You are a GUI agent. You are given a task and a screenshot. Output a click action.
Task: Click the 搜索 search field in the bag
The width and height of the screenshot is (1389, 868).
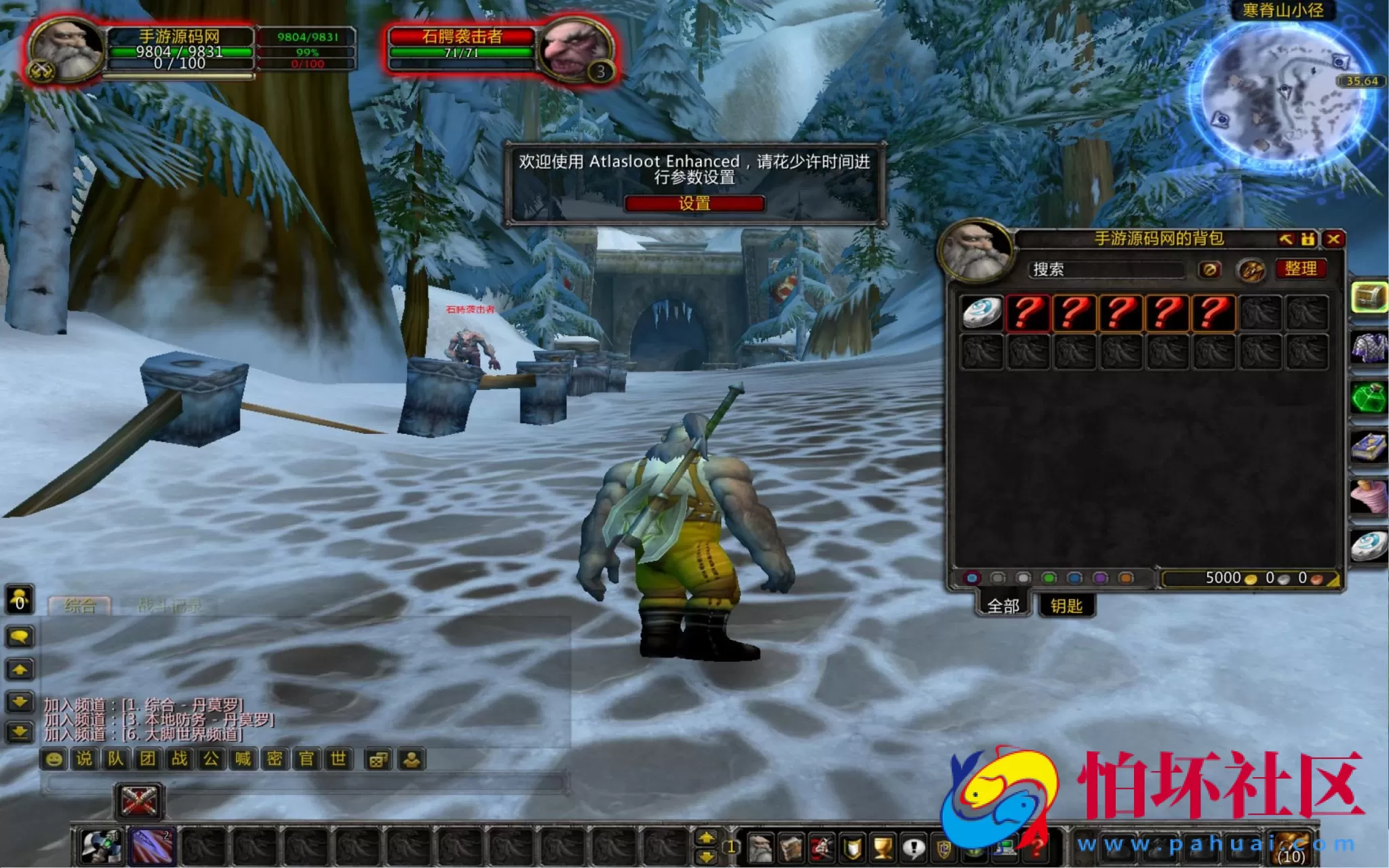pyautogui.click(x=1106, y=269)
